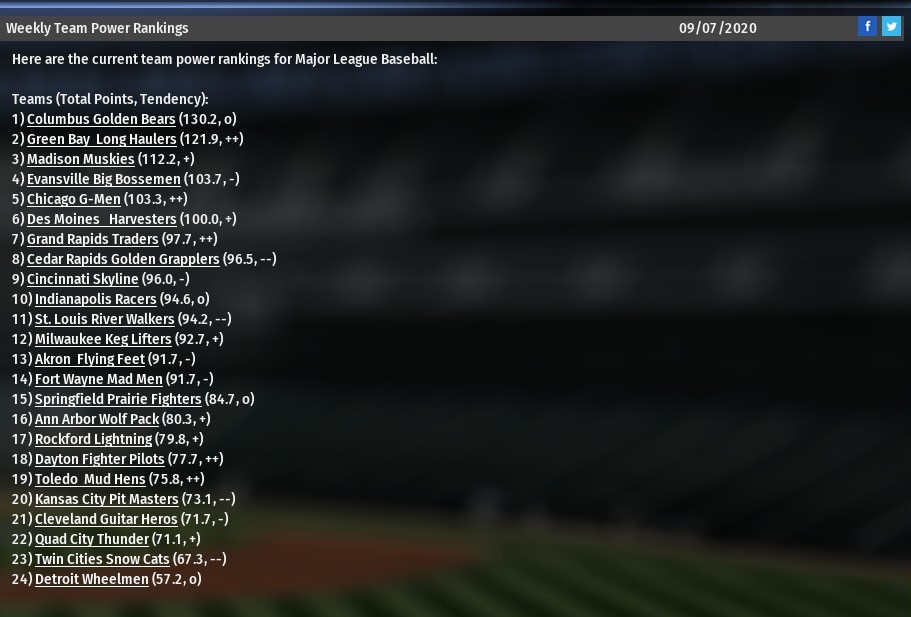Open St. Louis River Walkers page
The height and width of the screenshot is (617, 911).
click(x=104, y=319)
